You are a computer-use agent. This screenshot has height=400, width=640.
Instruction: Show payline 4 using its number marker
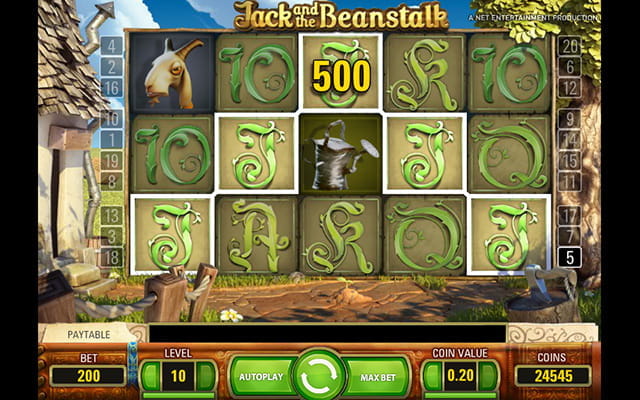(110, 45)
